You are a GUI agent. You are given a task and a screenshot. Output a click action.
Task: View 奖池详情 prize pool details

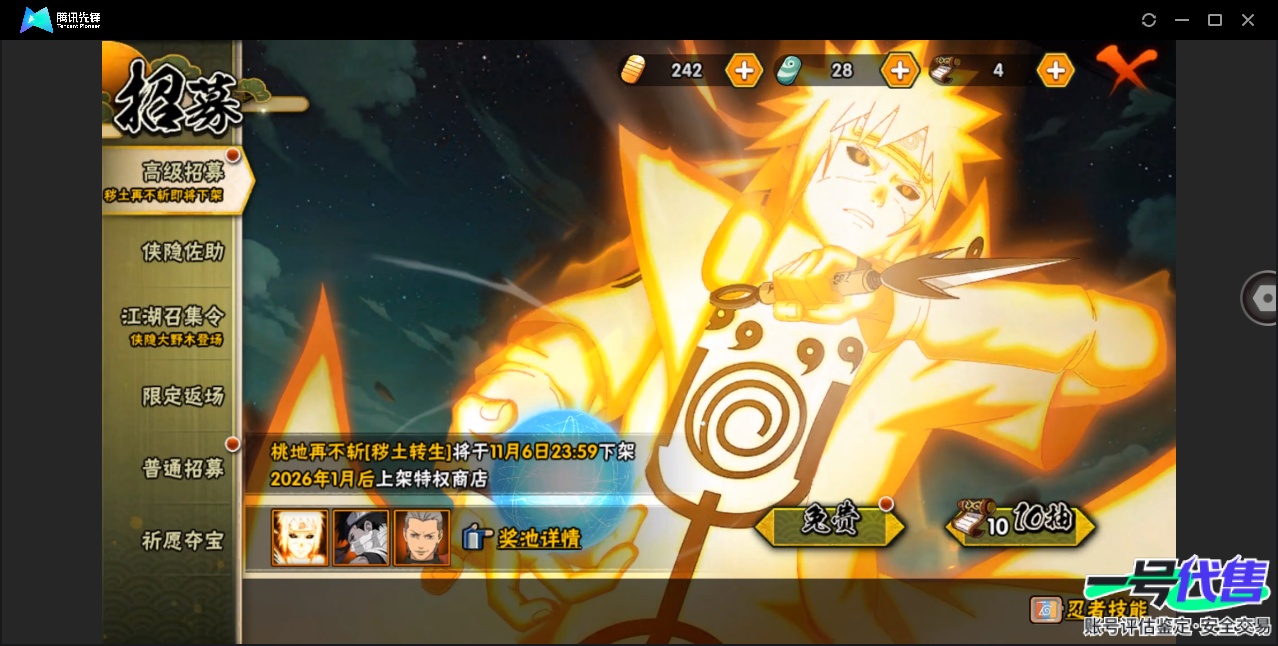(x=523, y=538)
